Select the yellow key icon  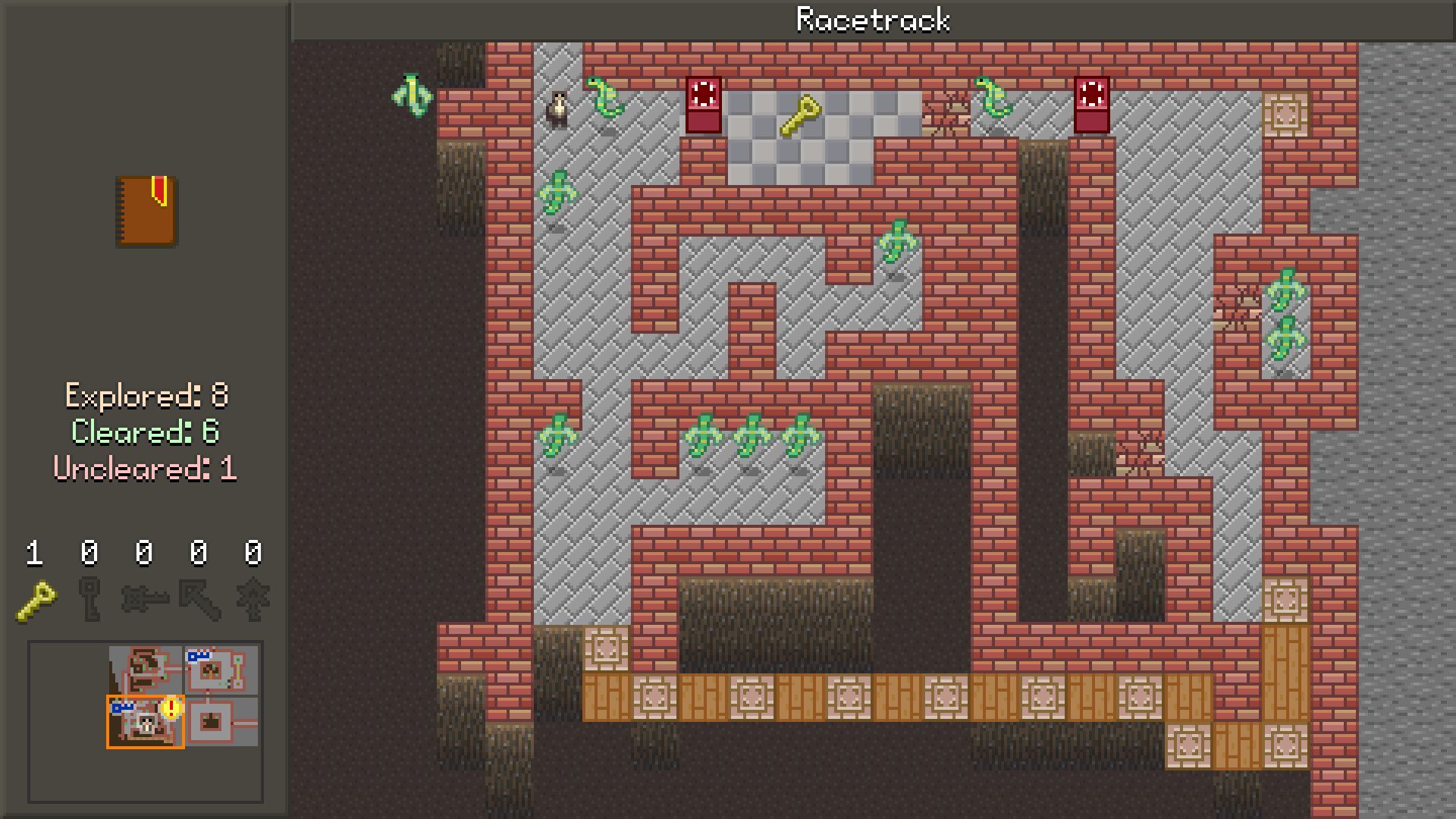(x=36, y=601)
